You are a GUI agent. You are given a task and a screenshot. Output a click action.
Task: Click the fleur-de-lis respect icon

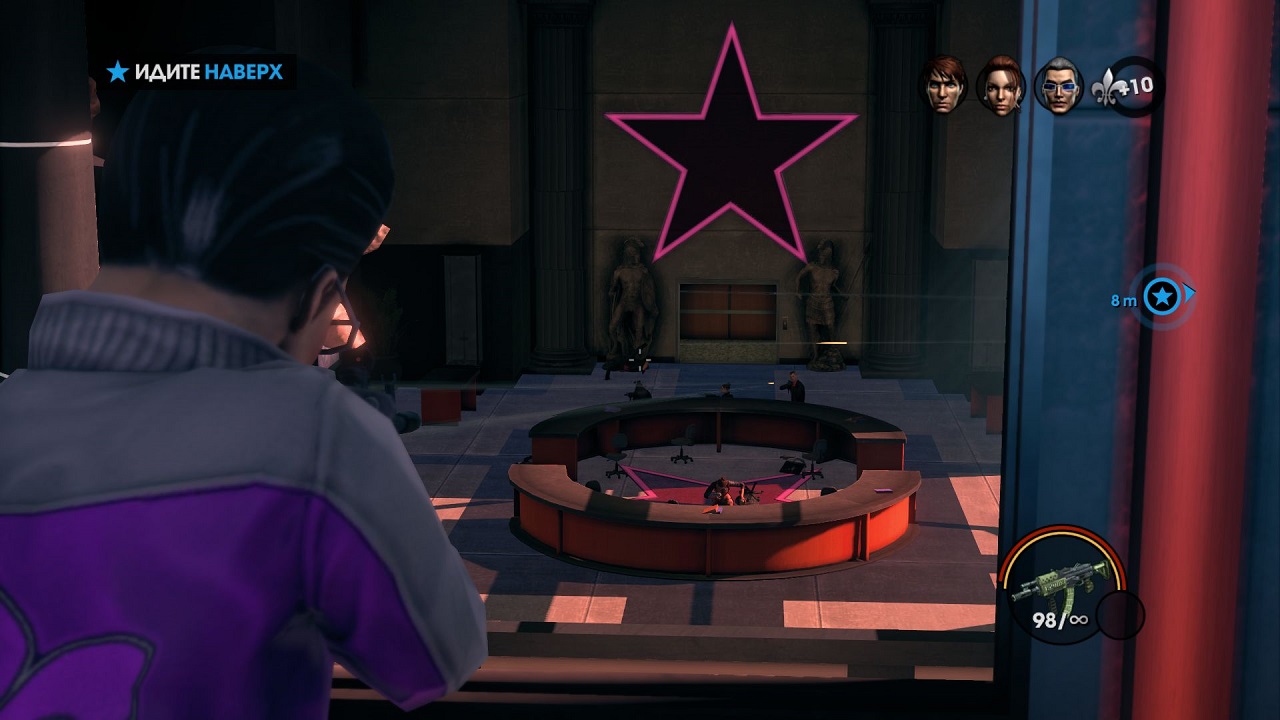coord(1110,86)
